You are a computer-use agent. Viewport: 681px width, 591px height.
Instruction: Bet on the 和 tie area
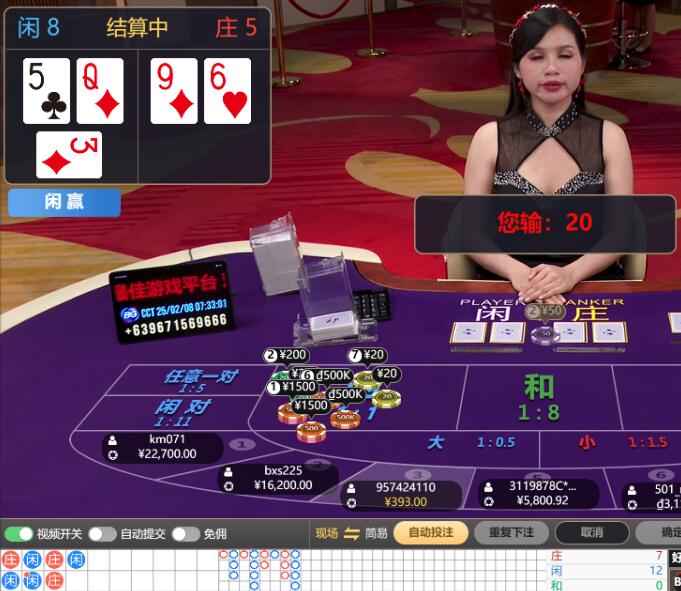pos(539,397)
